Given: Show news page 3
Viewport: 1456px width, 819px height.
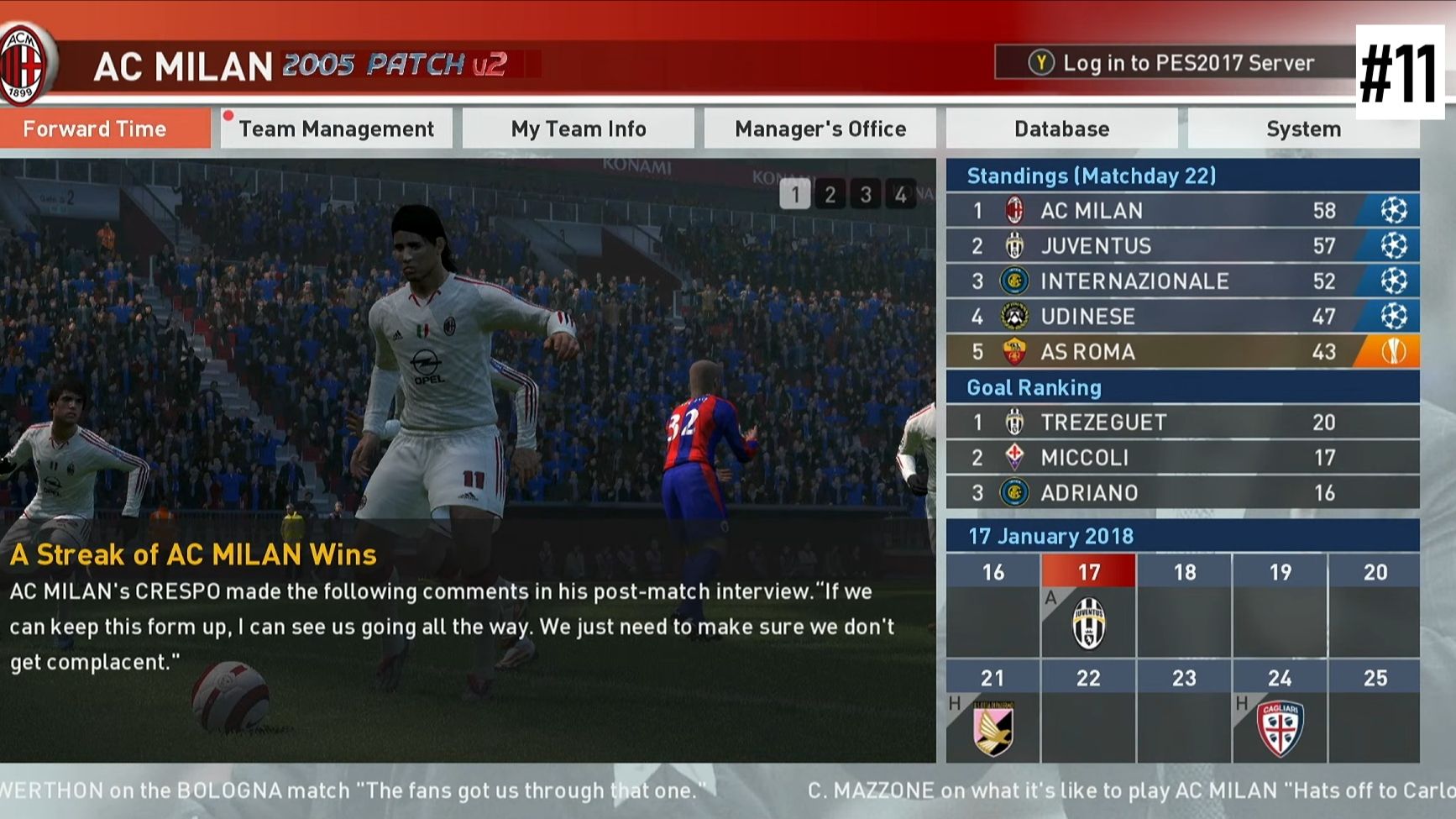Looking at the screenshot, I should pos(865,195).
